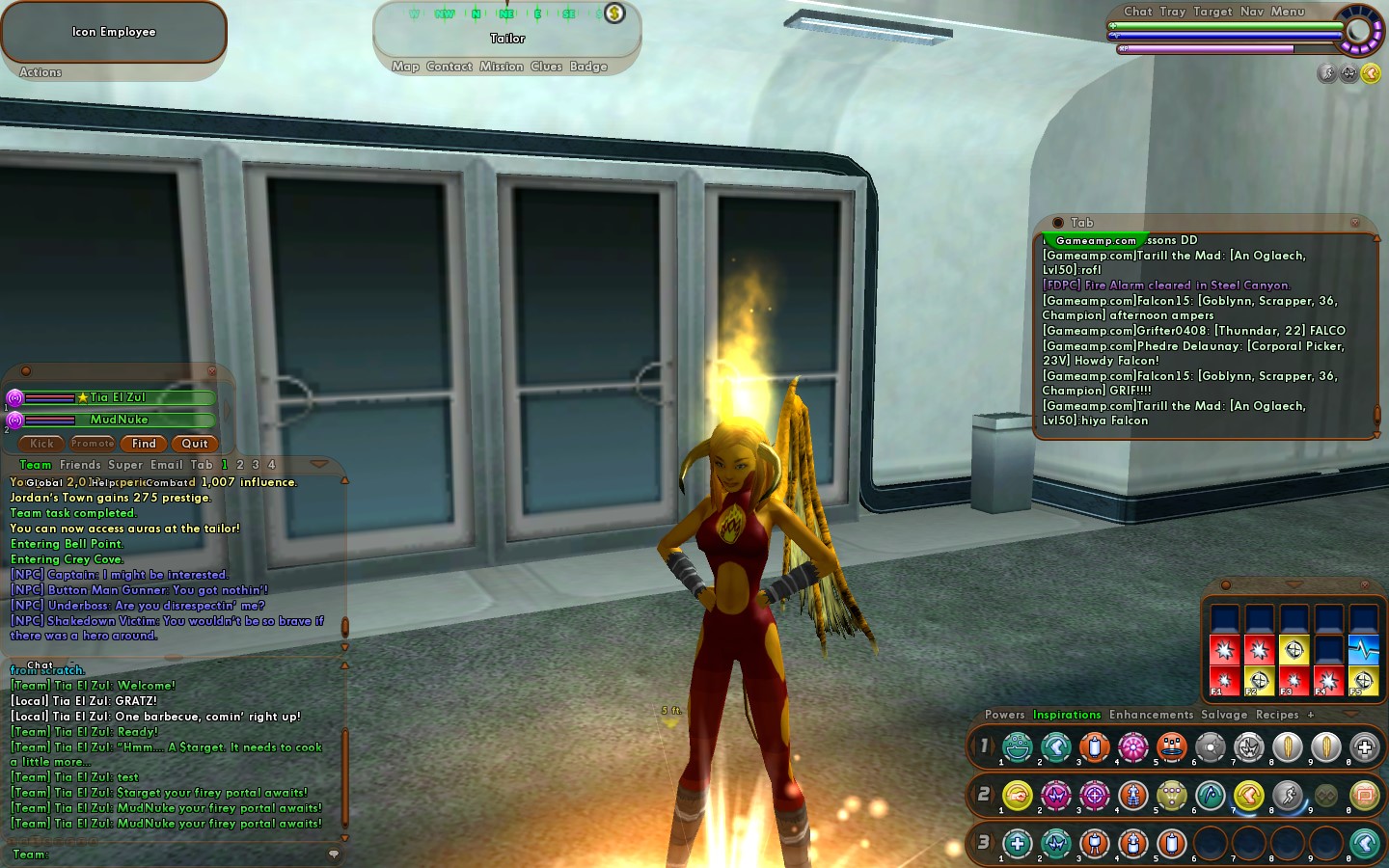This screenshot has width=1389, height=868.
Task: Open the Recipes window
Action: 1277,715
